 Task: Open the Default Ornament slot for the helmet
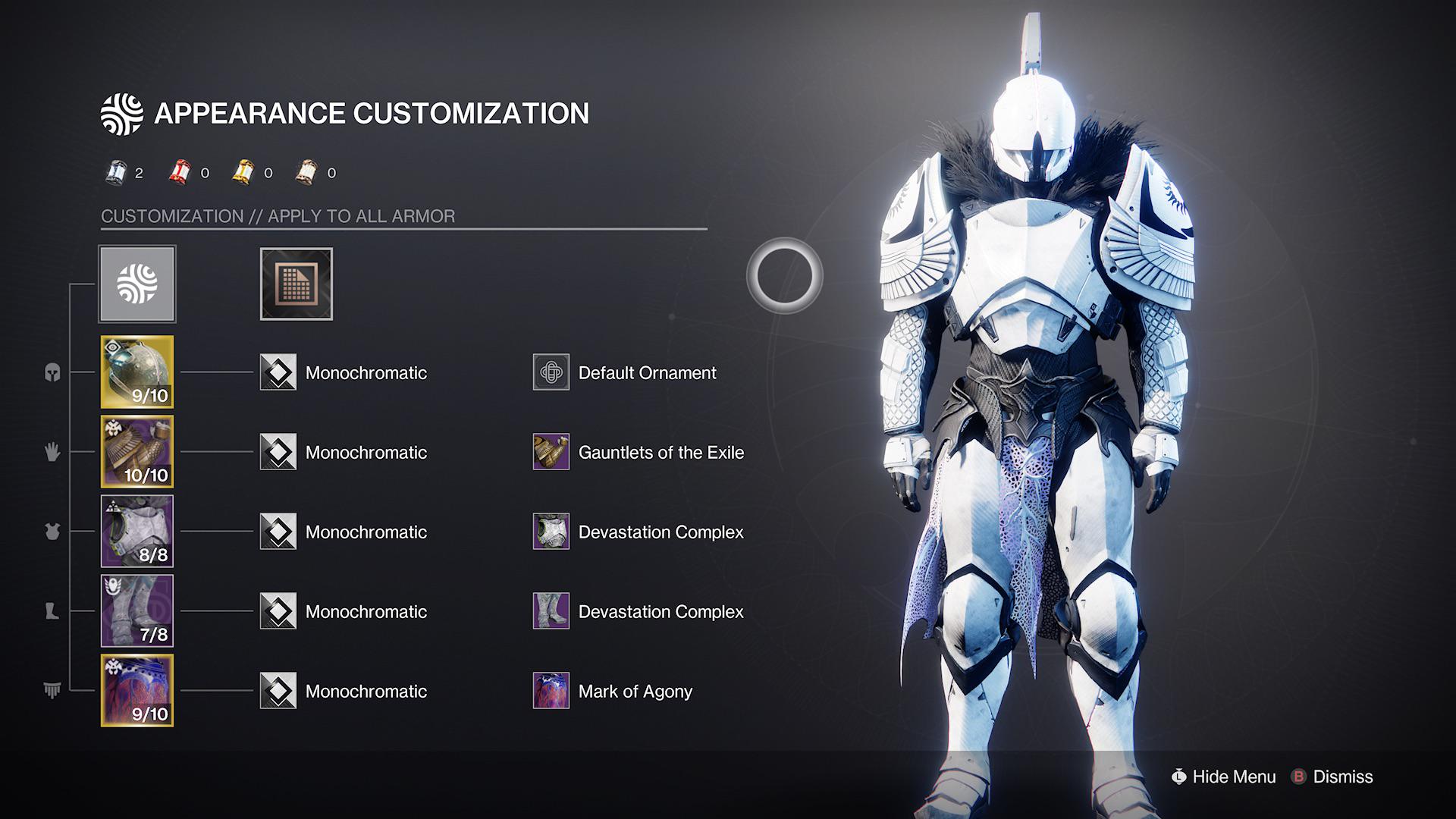[x=551, y=372]
